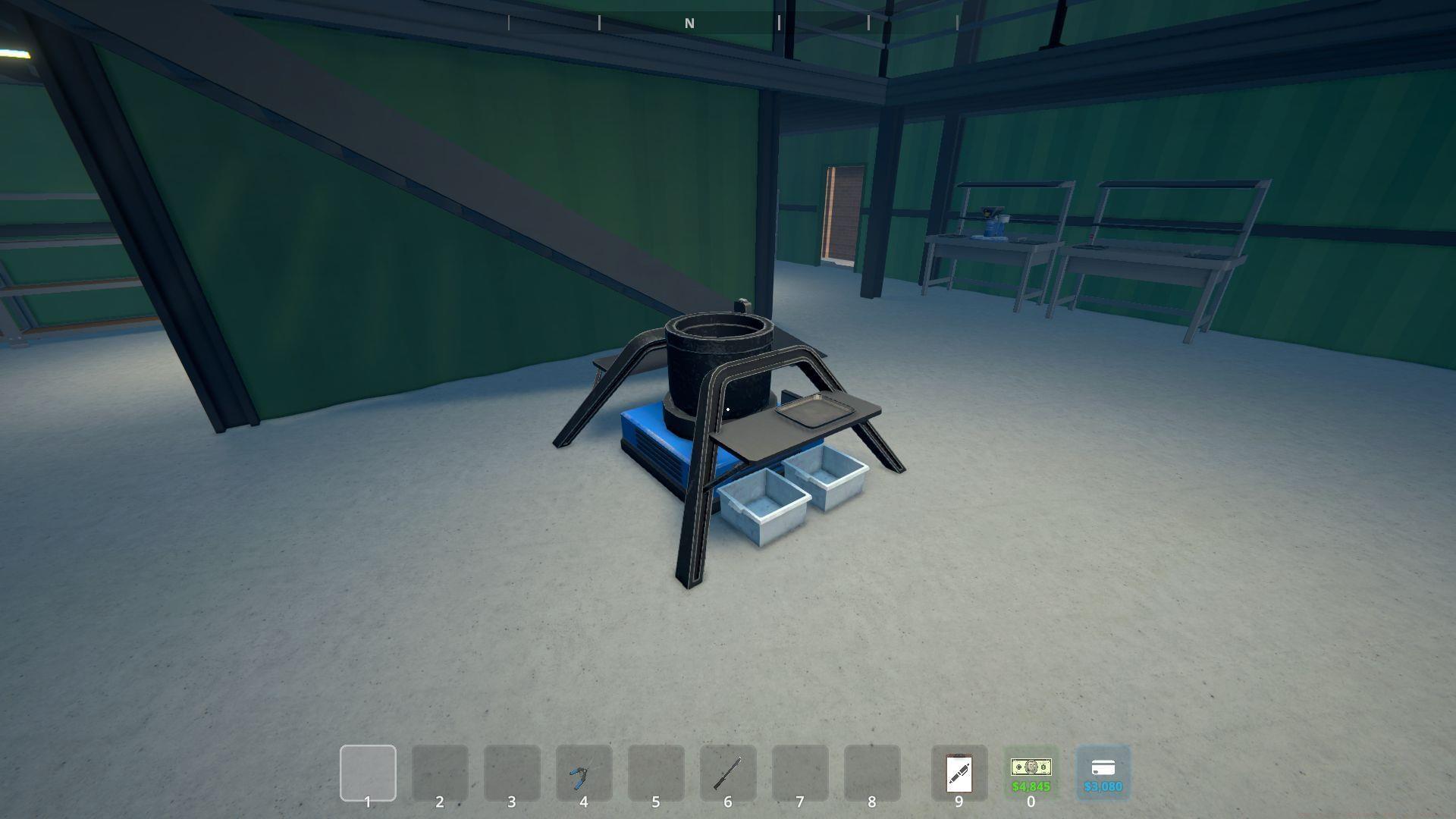The height and width of the screenshot is (819, 1456).
Task: Open the notepad item in slot 9
Action: (x=959, y=773)
